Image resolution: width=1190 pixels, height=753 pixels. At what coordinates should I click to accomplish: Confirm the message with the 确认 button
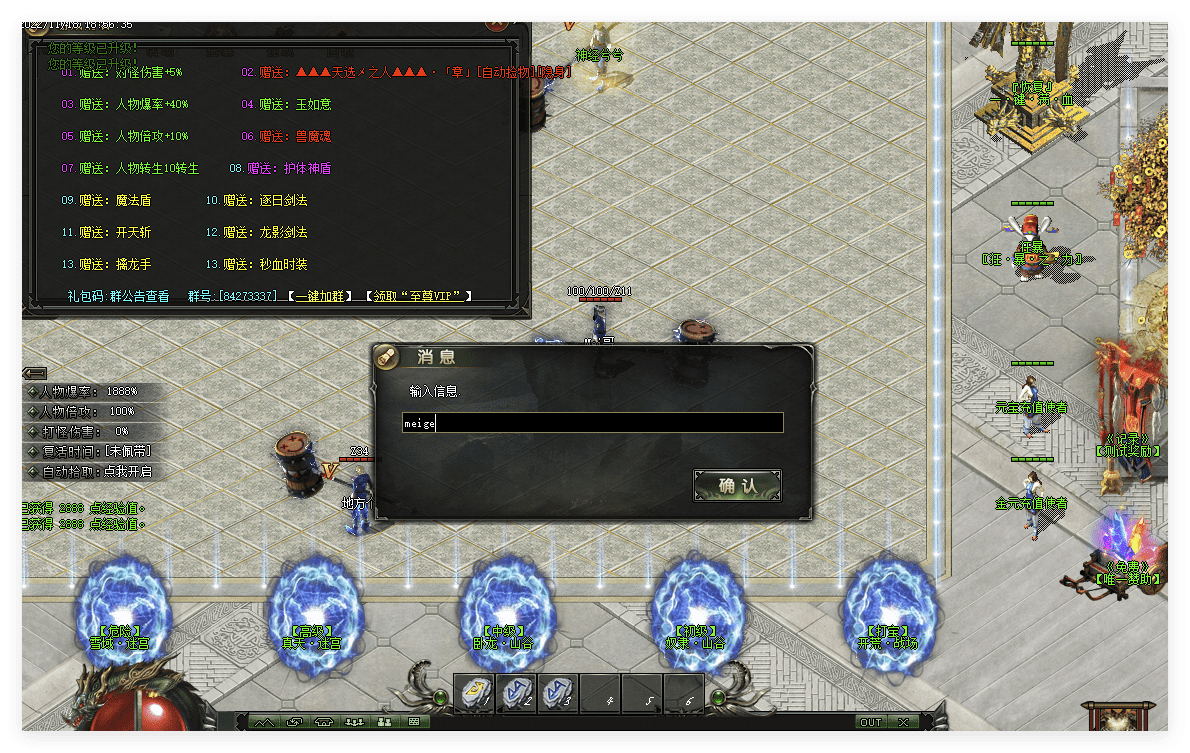pos(737,486)
